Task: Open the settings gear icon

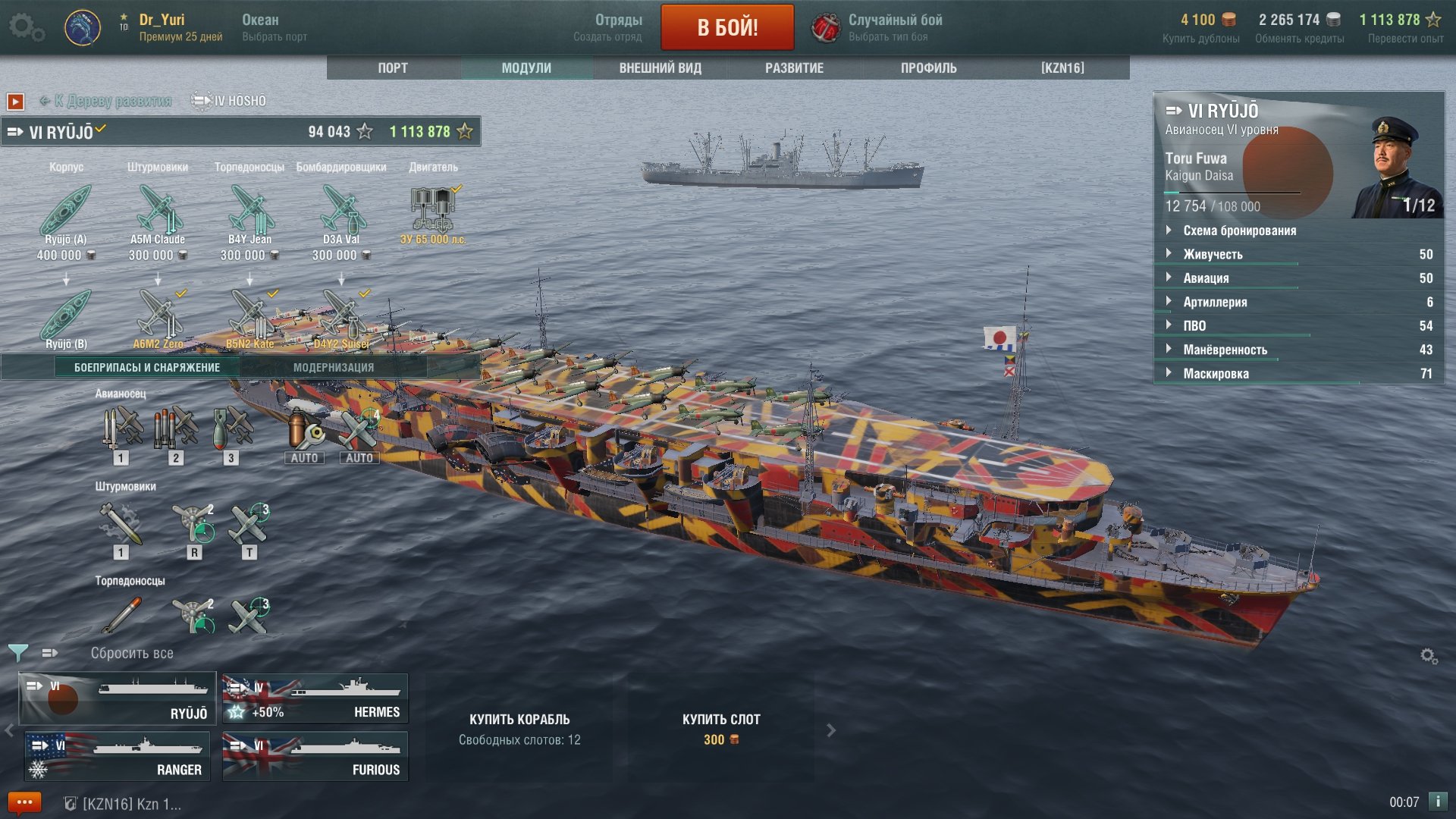Action: [x=26, y=27]
